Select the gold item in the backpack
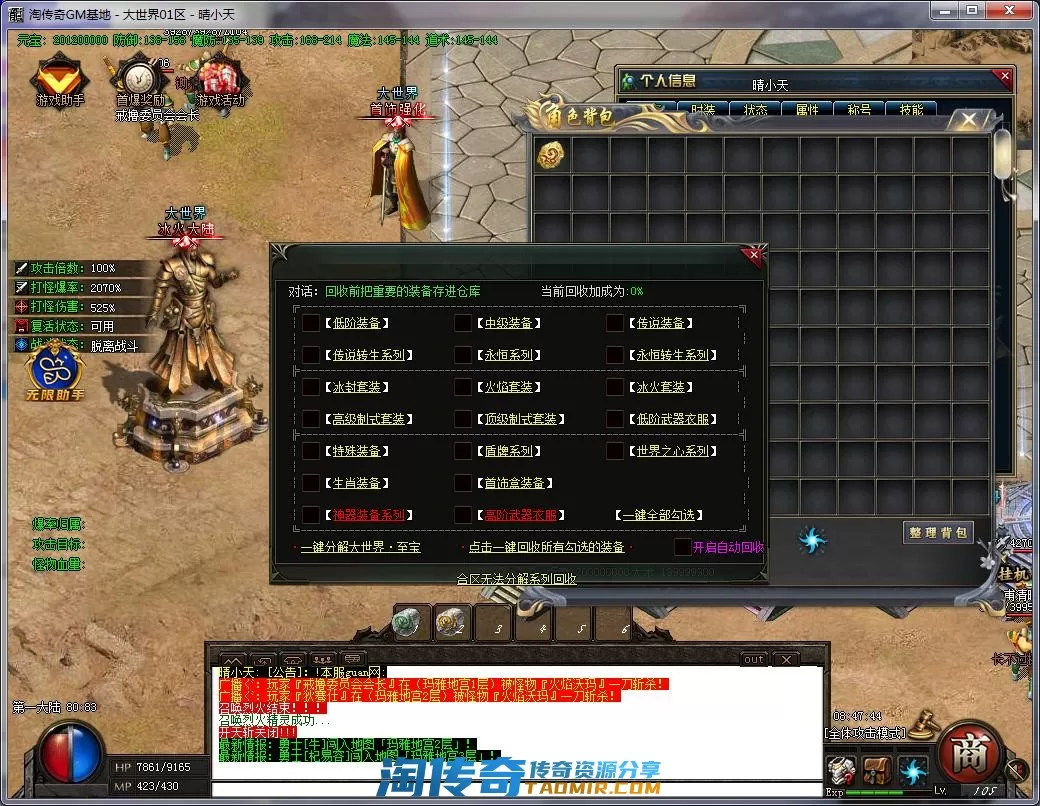The width and height of the screenshot is (1040, 806). pyautogui.click(x=551, y=154)
